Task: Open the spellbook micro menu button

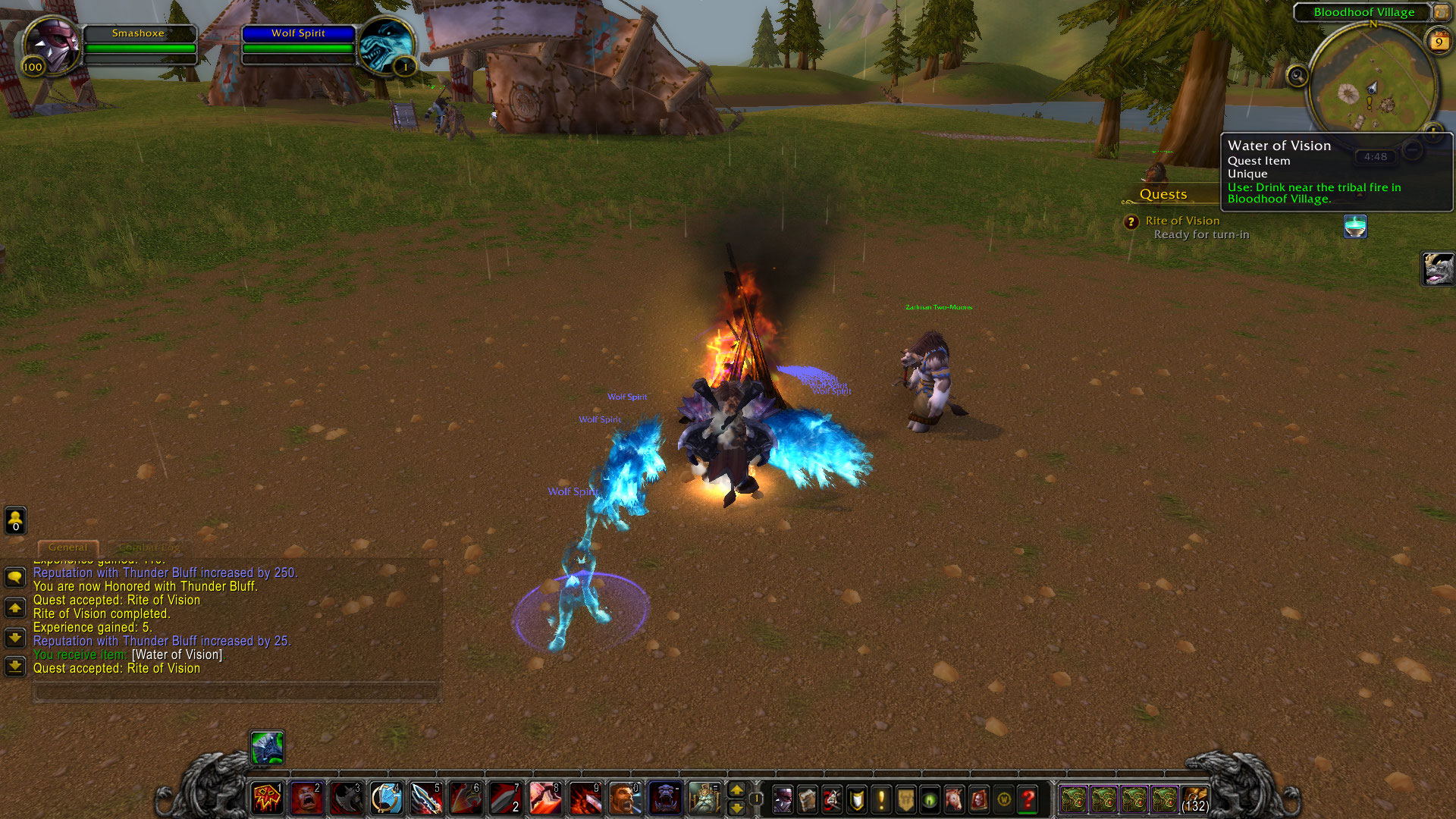Action: (x=807, y=799)
